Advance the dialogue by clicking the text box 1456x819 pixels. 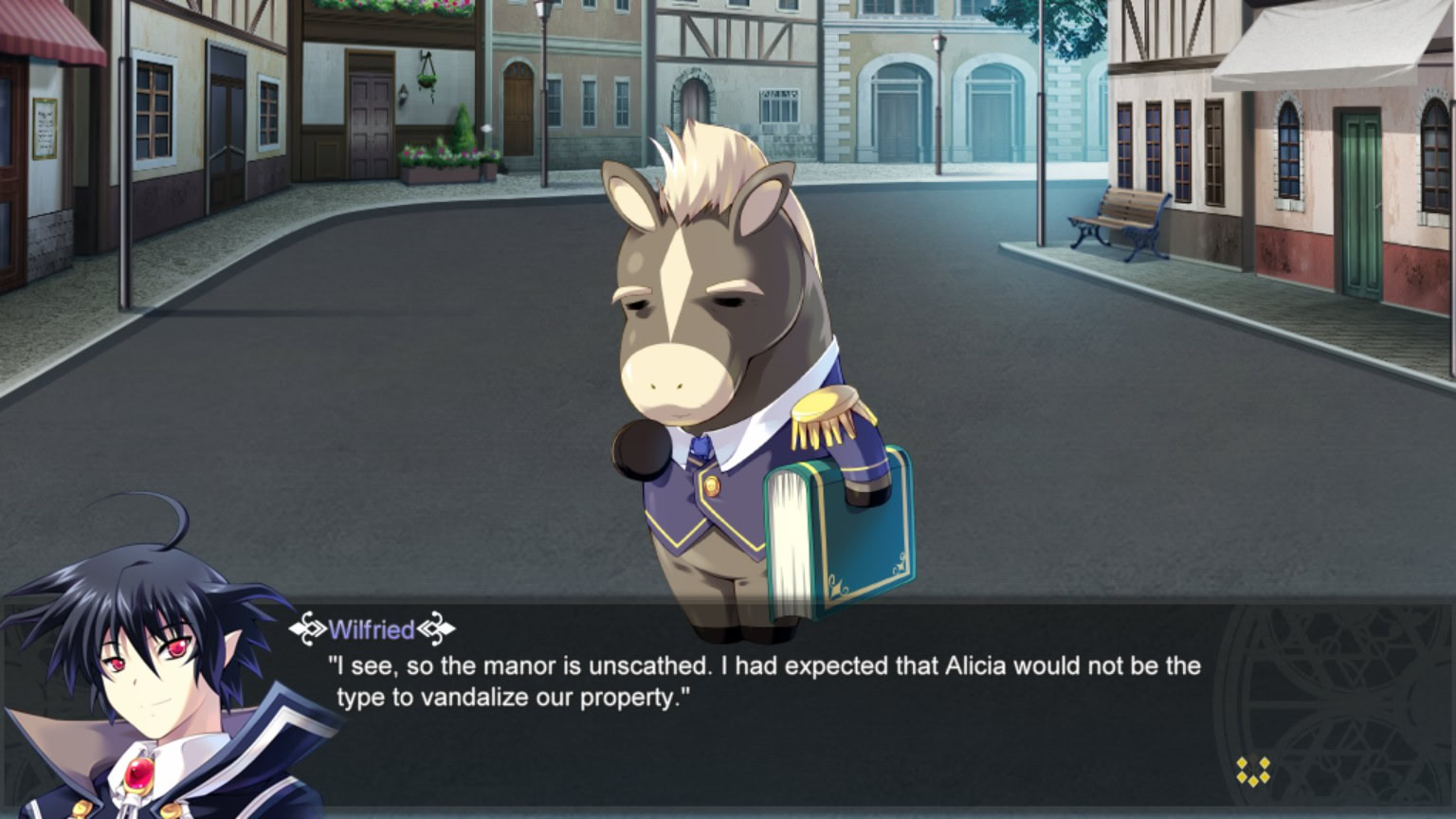point(758,711)
